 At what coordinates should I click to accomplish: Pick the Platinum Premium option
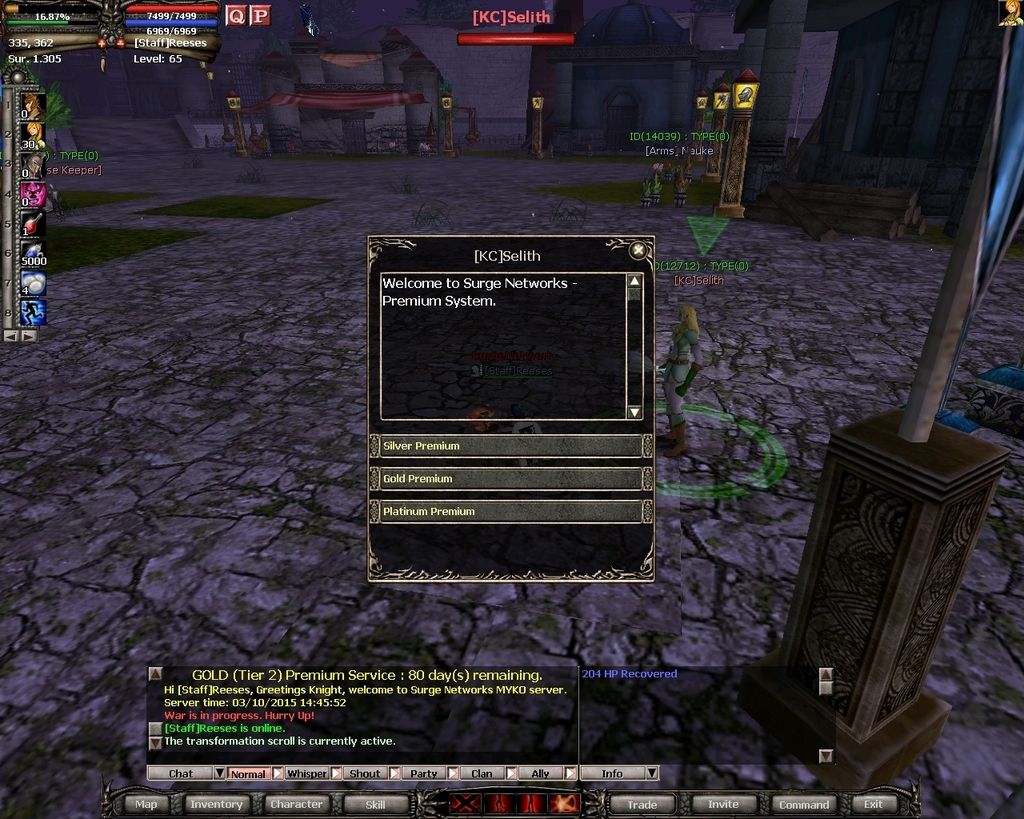(x=510, y=512)
